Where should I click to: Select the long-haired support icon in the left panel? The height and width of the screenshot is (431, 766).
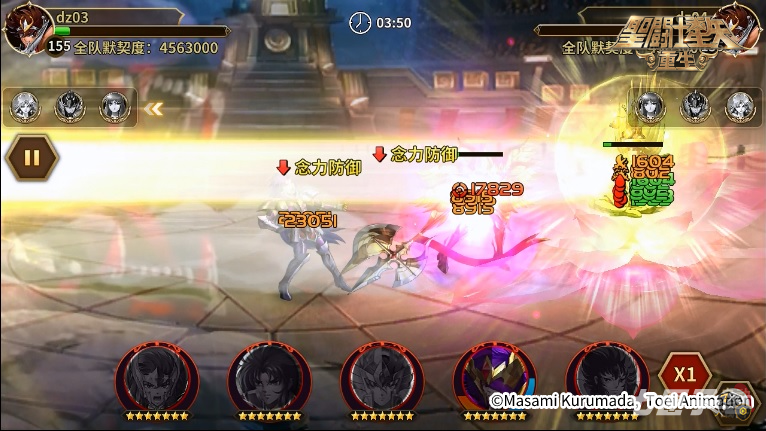114,107
